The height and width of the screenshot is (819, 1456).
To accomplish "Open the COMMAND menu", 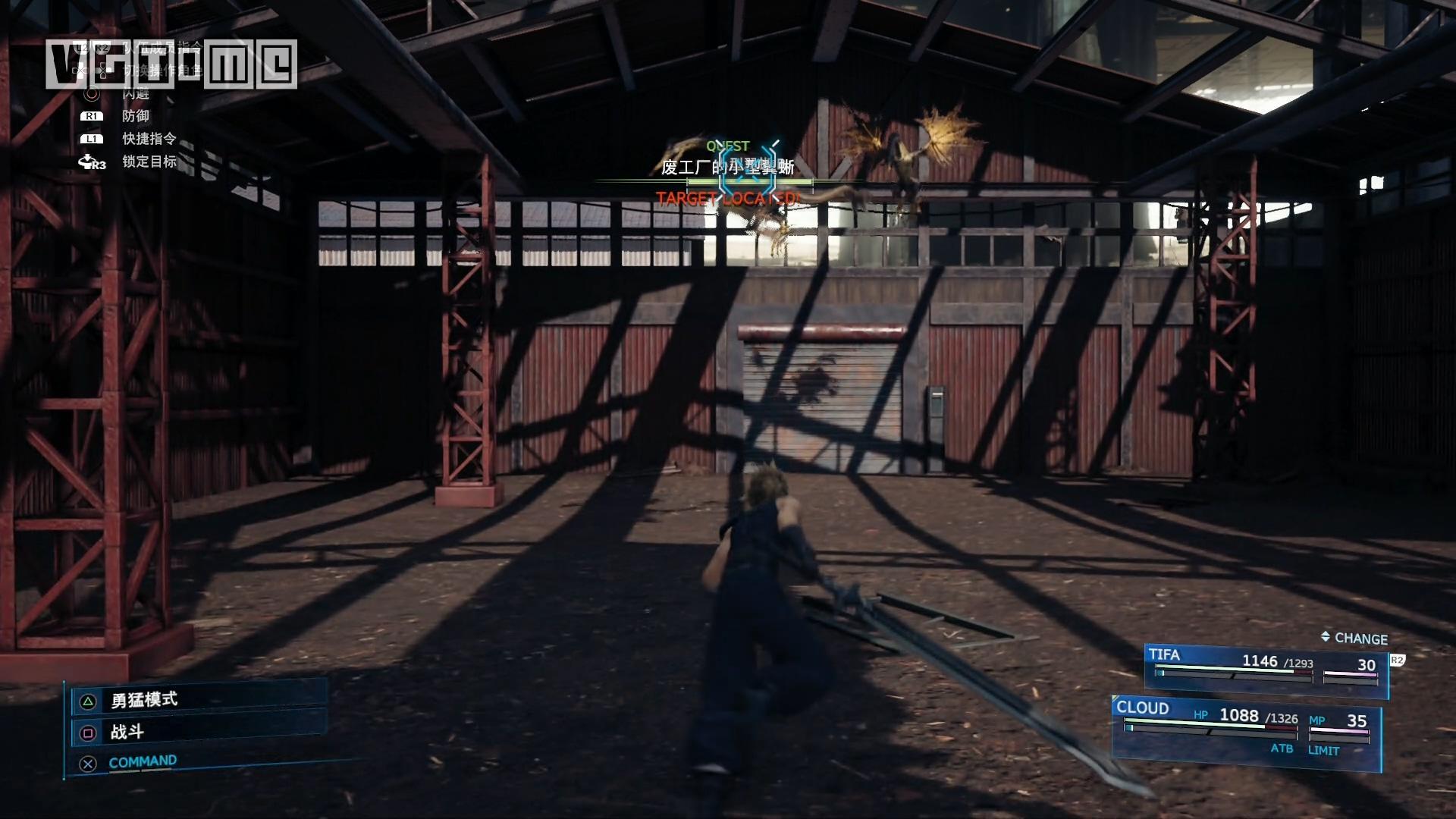I will pyautogui.click(x=142, y=762).
